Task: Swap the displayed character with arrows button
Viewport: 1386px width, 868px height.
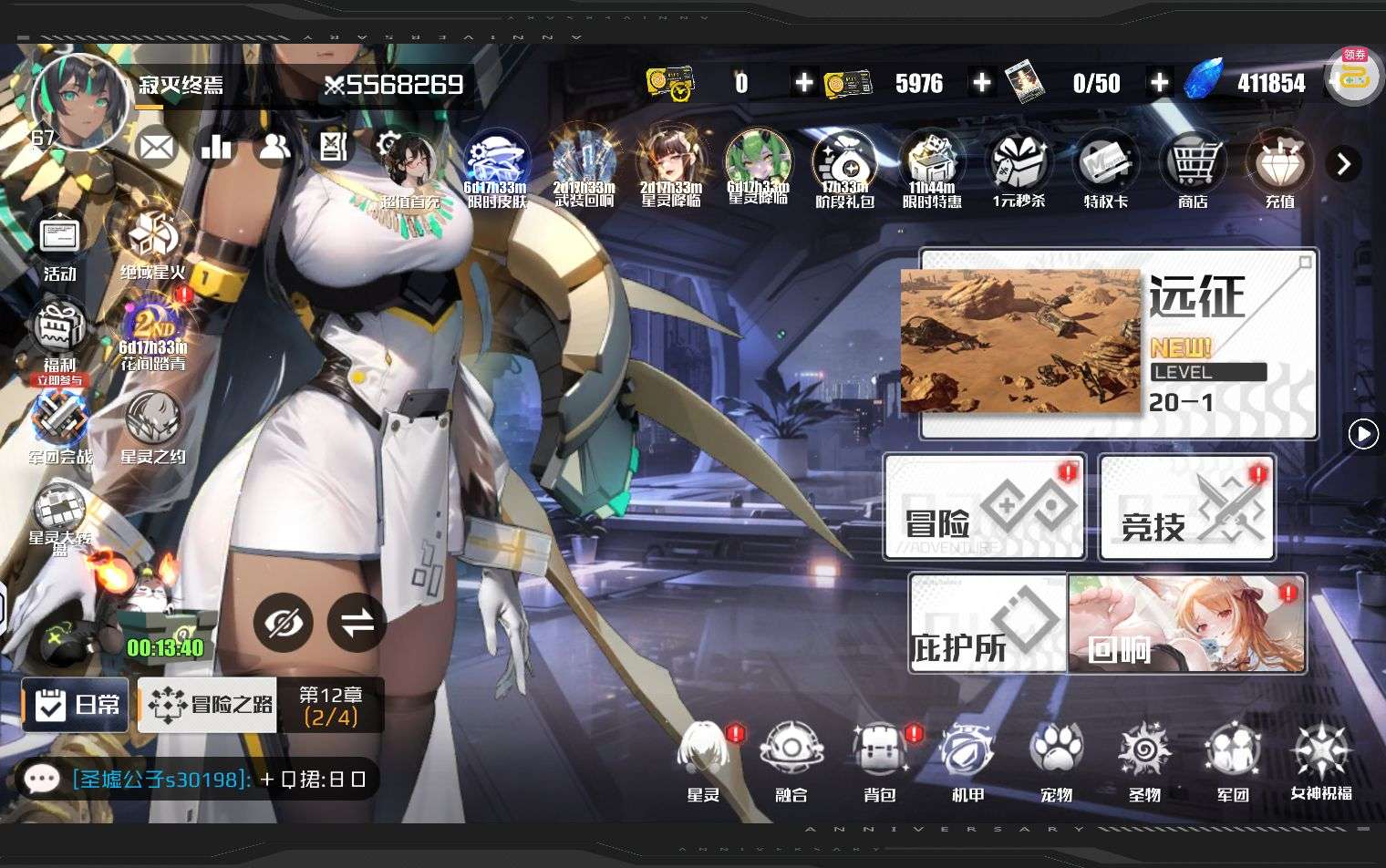Action: coord(357,623)
